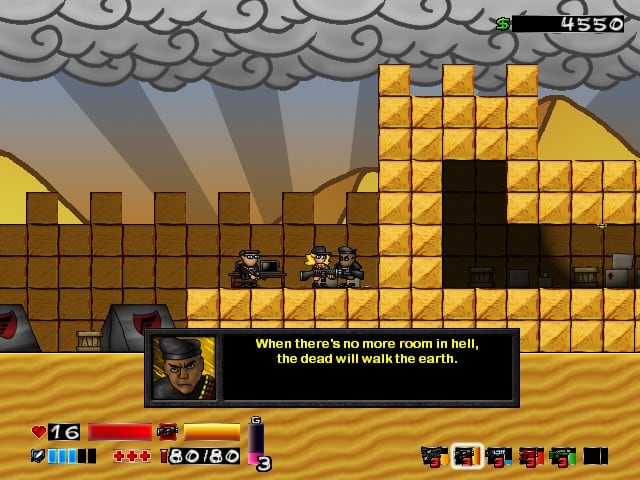Click the speaker portrait in the dialogue box
Image resolution: width=640 pixels, height=480 pixels.
[x=184, y=367]
